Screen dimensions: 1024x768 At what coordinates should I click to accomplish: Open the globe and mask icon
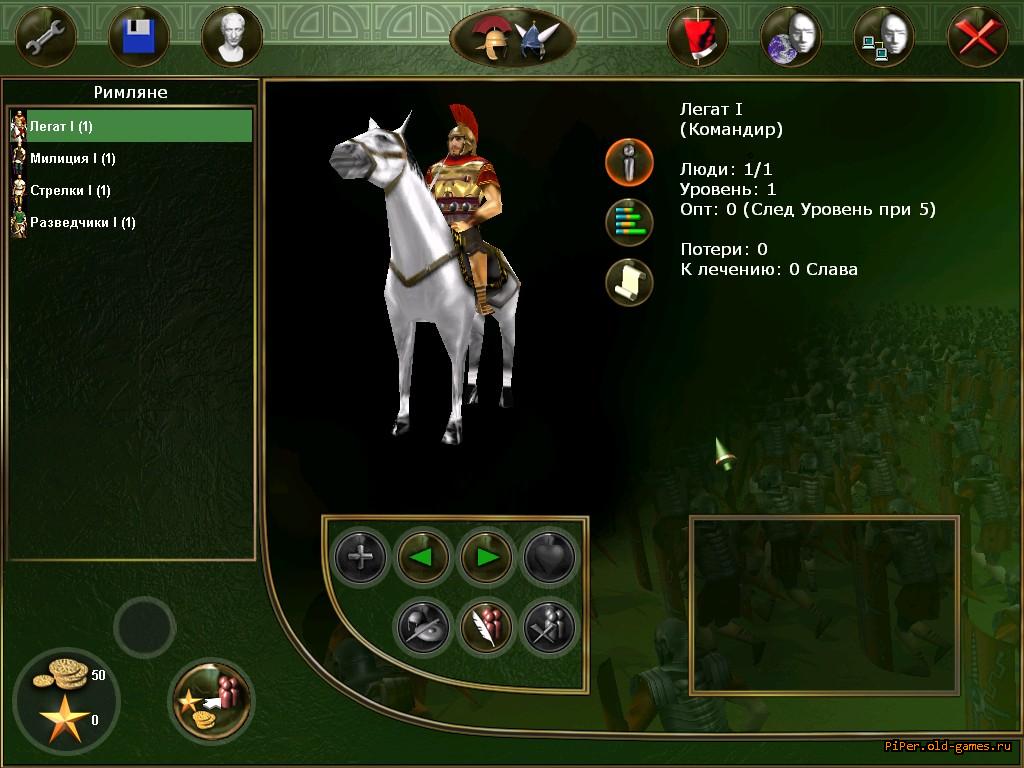pos(790,36)
